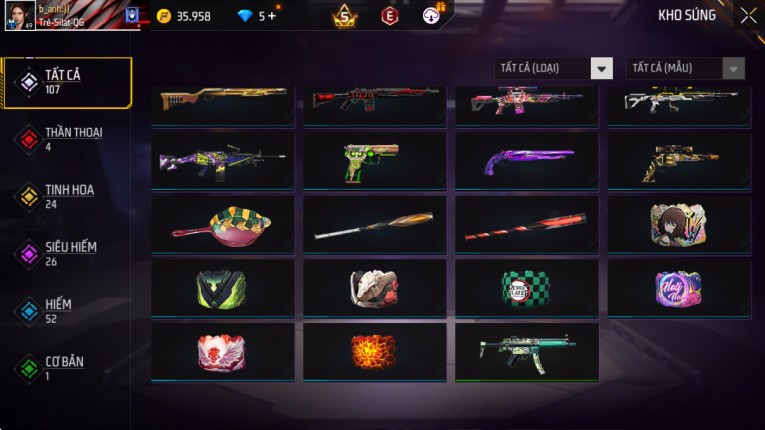765x430 pixels.
Task: Switch to the Thần Thoại tab
Action: pos(66,139)
